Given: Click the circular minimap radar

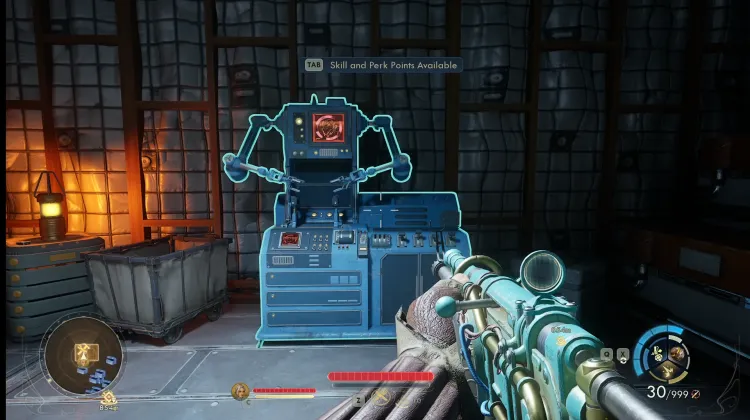Looking at the screenshot, I should (82, 356).
